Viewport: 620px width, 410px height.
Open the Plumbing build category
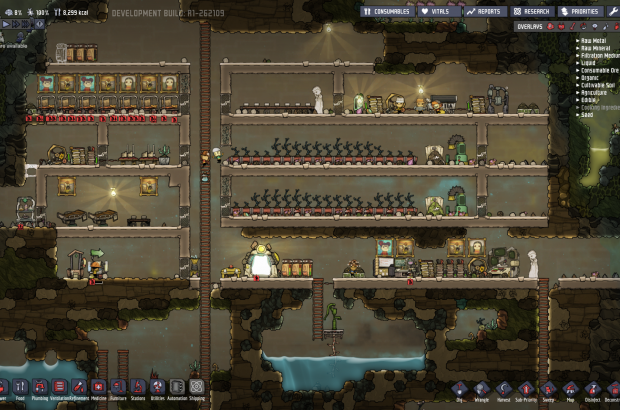(x=39, y=387)
